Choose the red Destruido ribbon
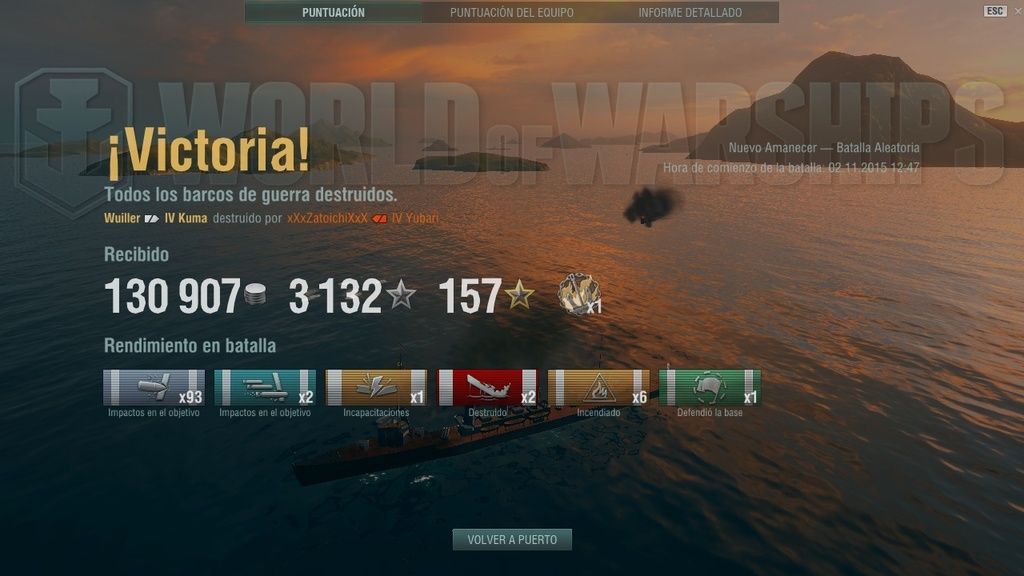 [x=487, y=388]
